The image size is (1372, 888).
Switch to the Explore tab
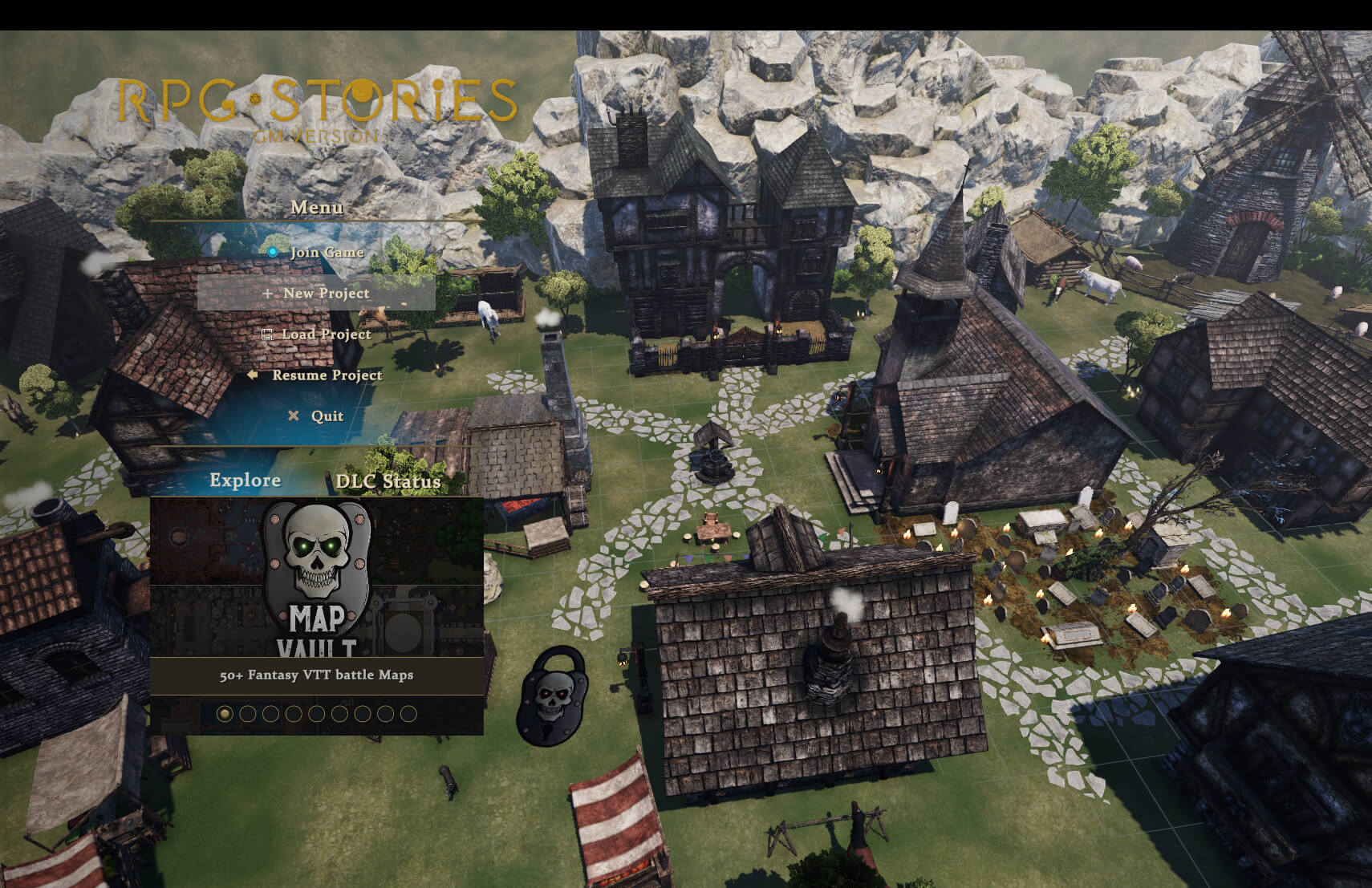245,480
